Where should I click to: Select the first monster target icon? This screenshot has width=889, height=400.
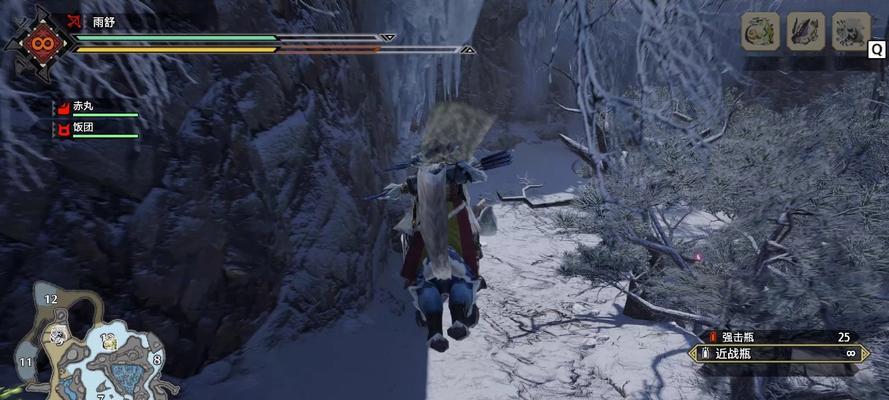(760, 31)
